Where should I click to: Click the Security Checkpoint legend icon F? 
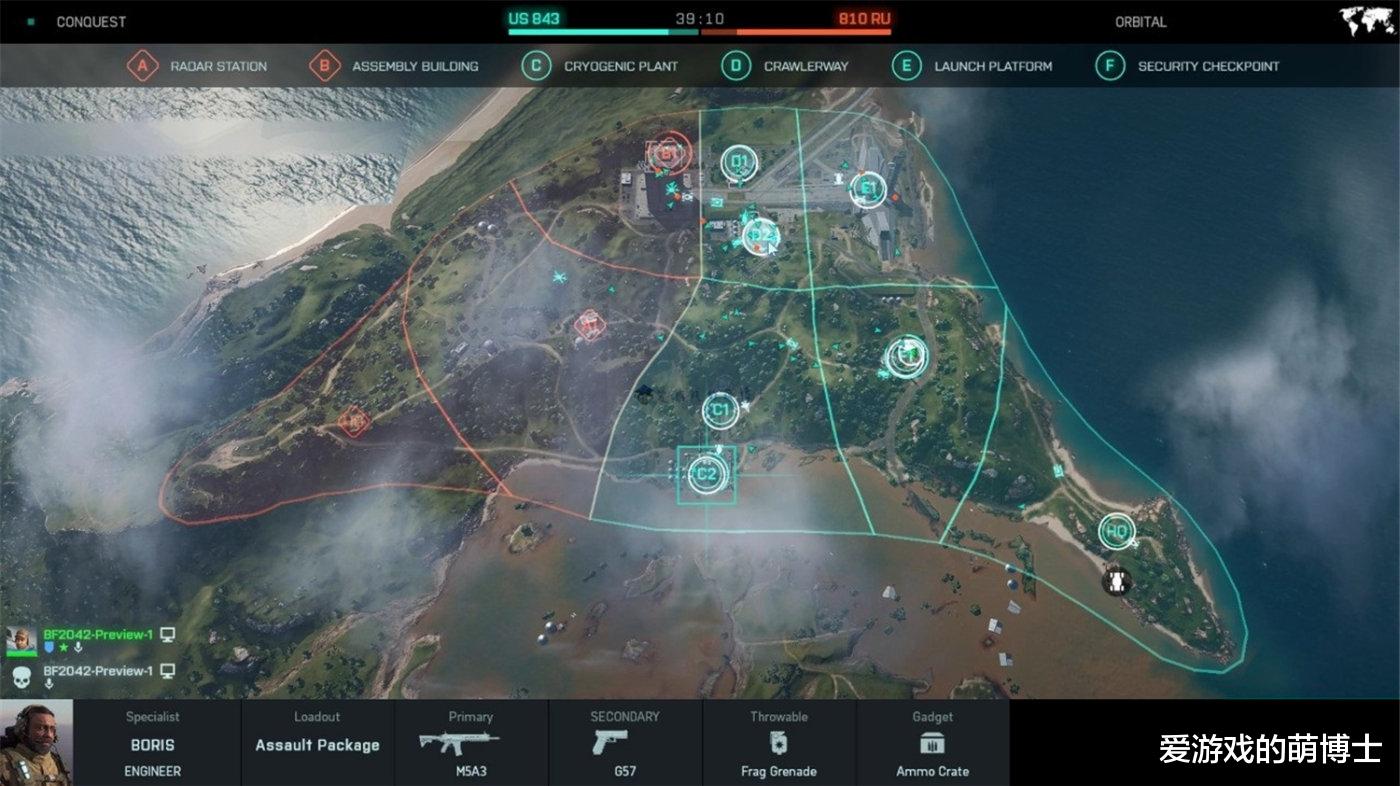(1110, 66)
